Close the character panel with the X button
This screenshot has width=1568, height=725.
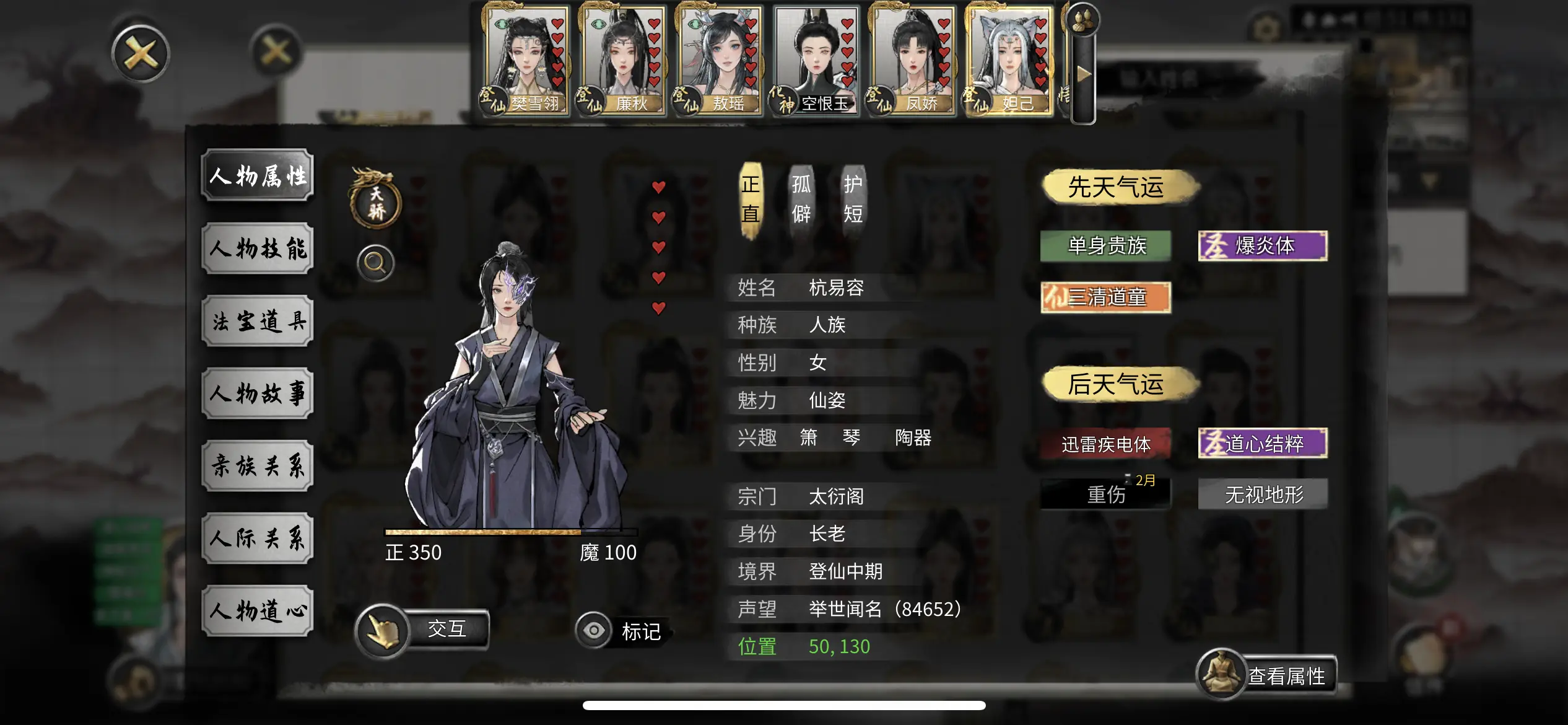coord(141,54)
